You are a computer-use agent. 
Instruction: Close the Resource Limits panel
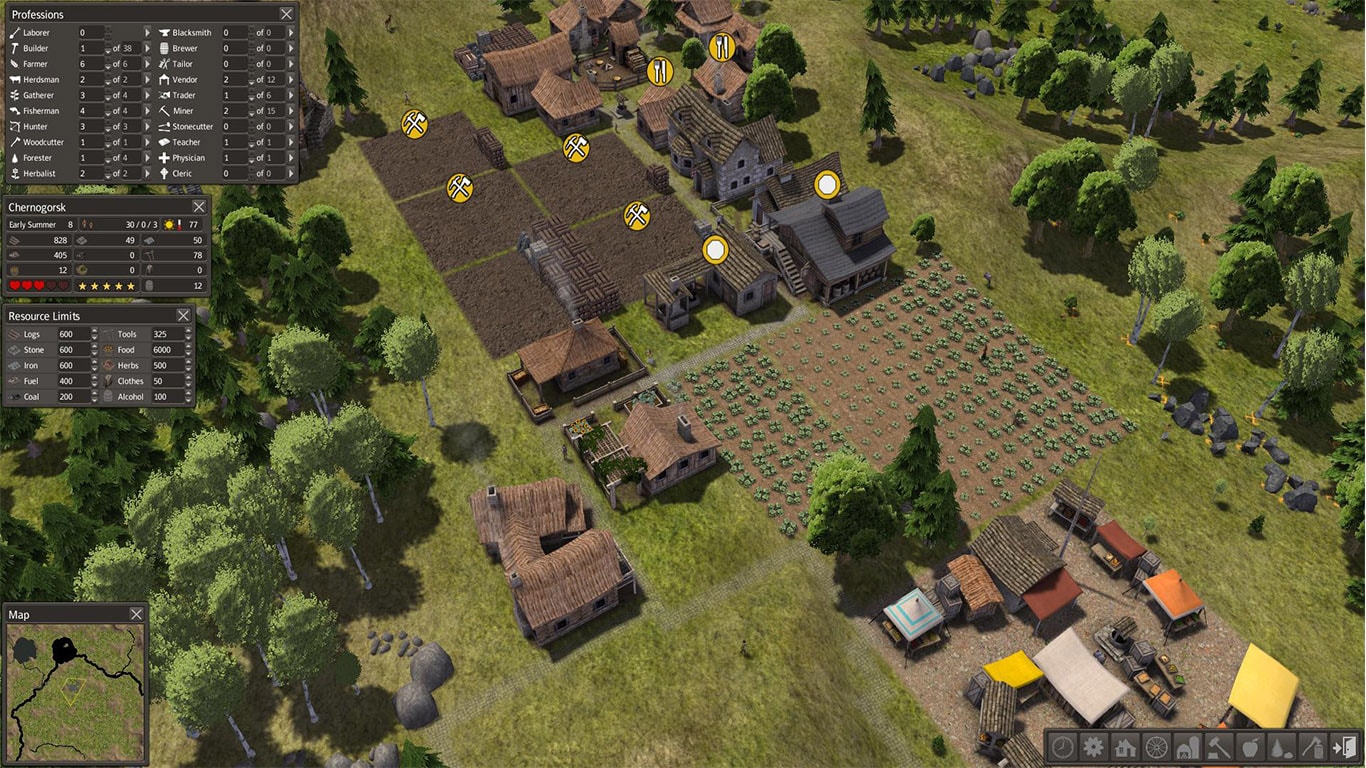(183, 315)
